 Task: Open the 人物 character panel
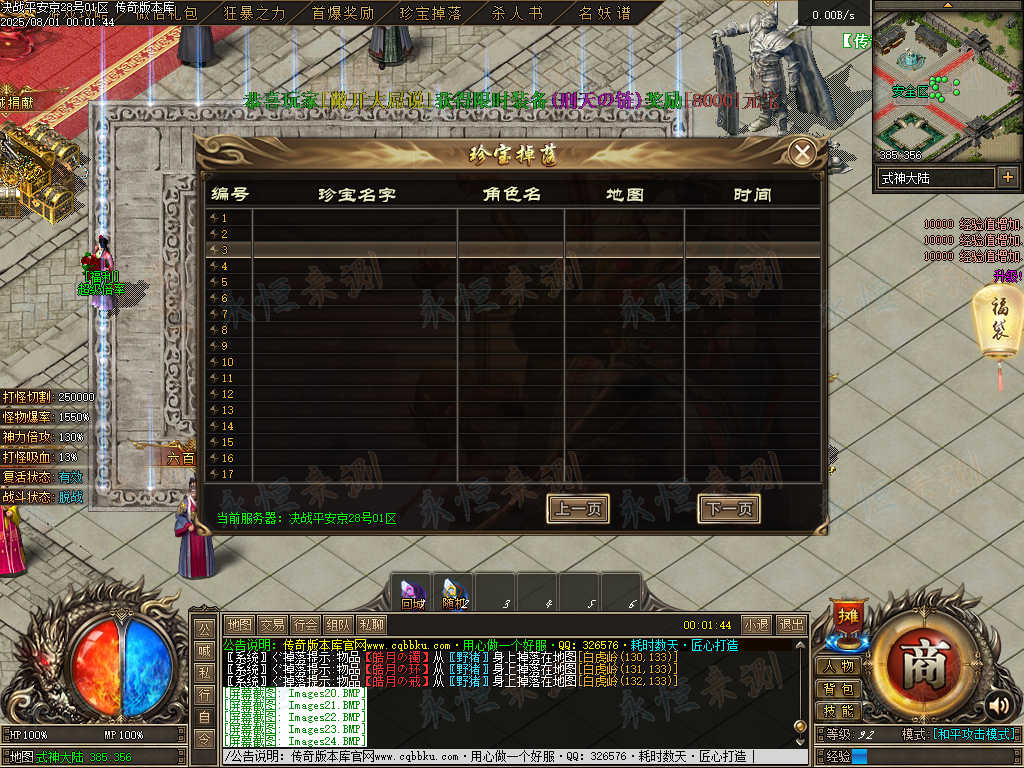click(x=838, y=666)
